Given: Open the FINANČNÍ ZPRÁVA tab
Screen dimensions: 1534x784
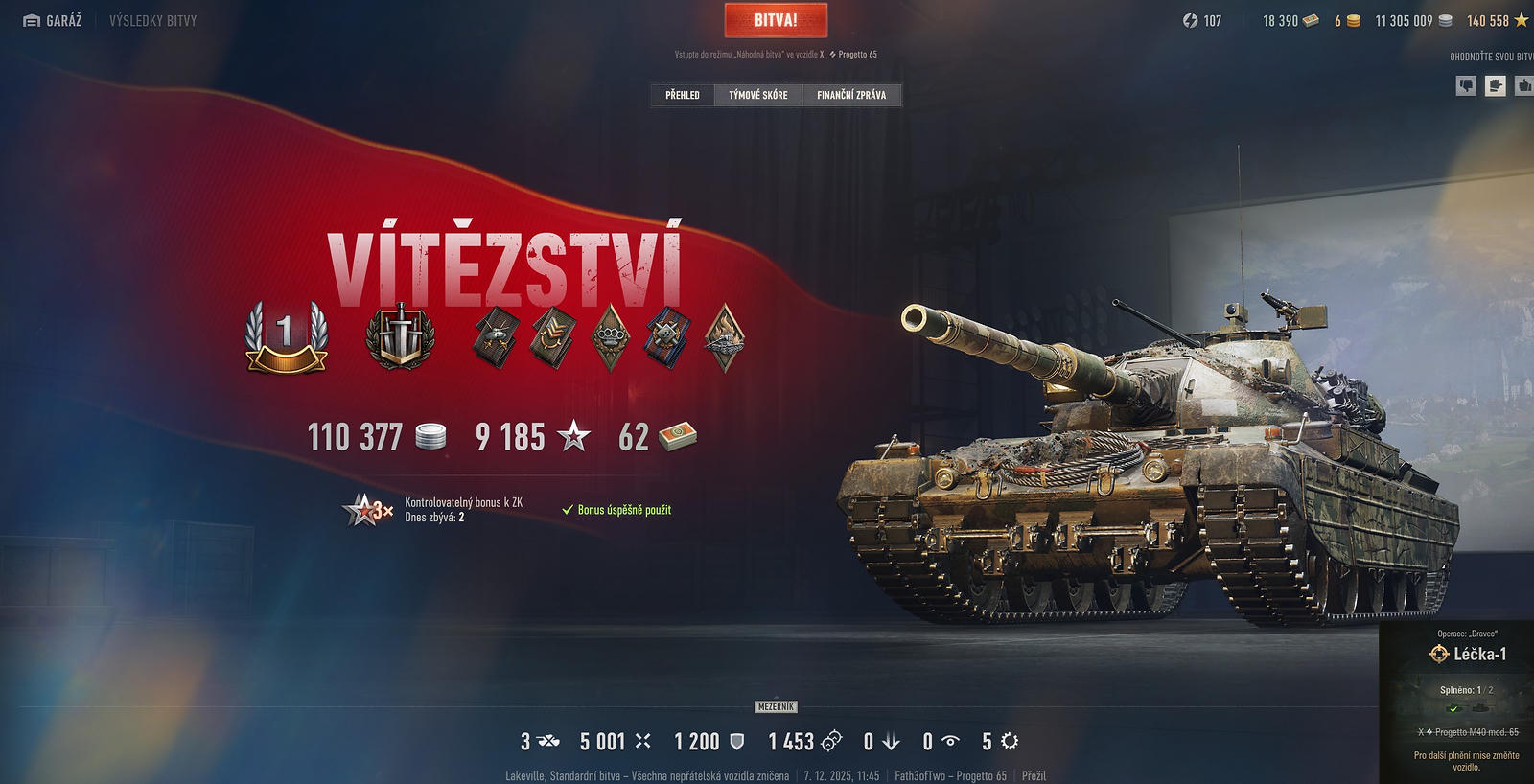Looking at the screenshot, I should point(850,95).
